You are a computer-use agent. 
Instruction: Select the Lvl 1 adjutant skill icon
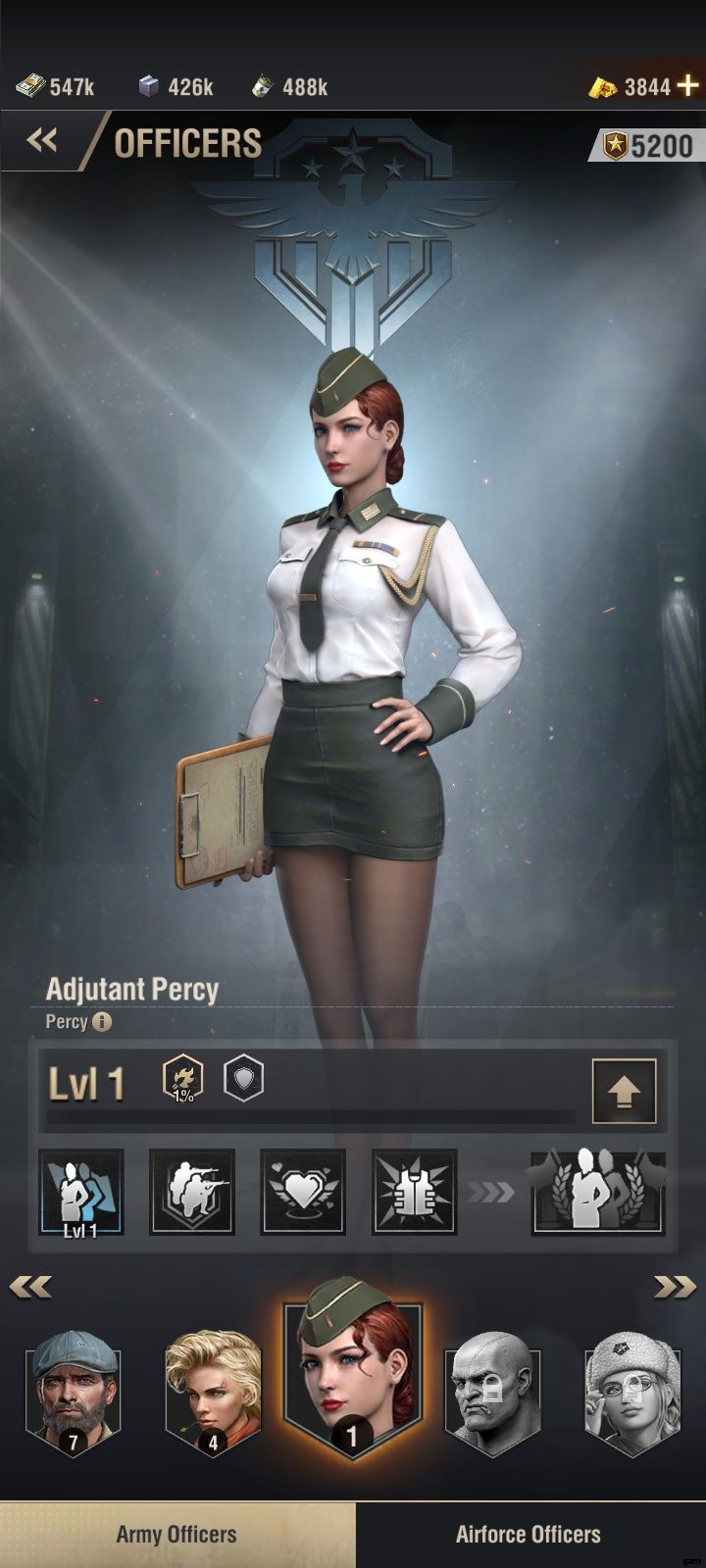81,1192
